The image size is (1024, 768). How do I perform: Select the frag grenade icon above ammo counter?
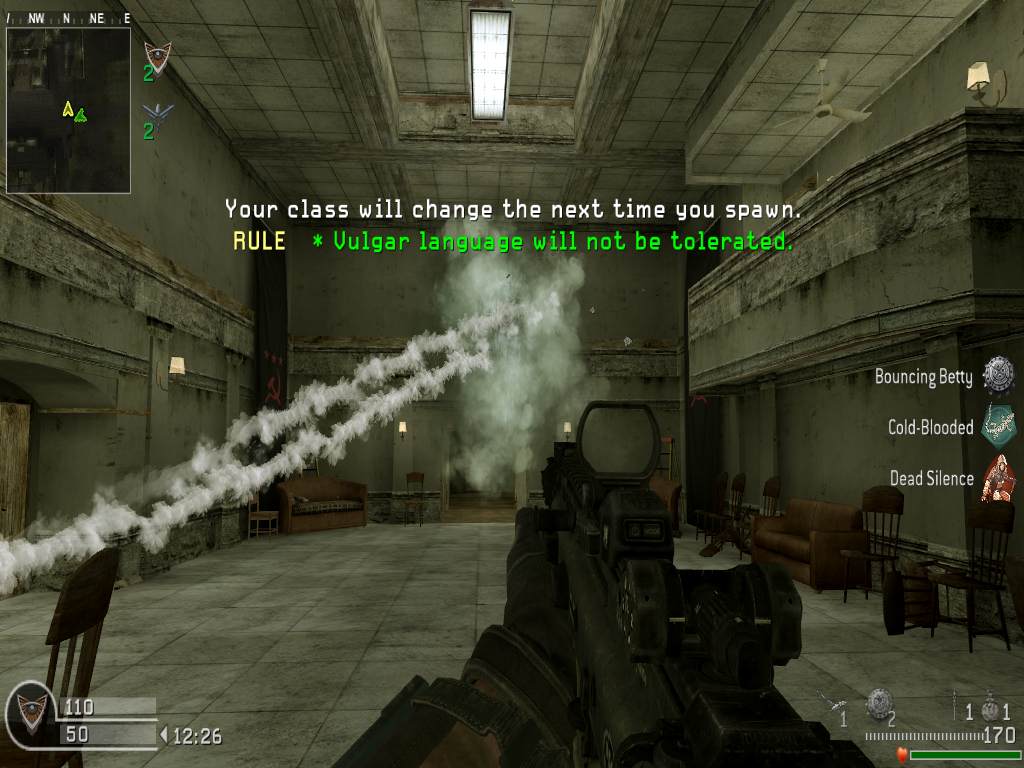pyautogui.click(x=991, y=709)
